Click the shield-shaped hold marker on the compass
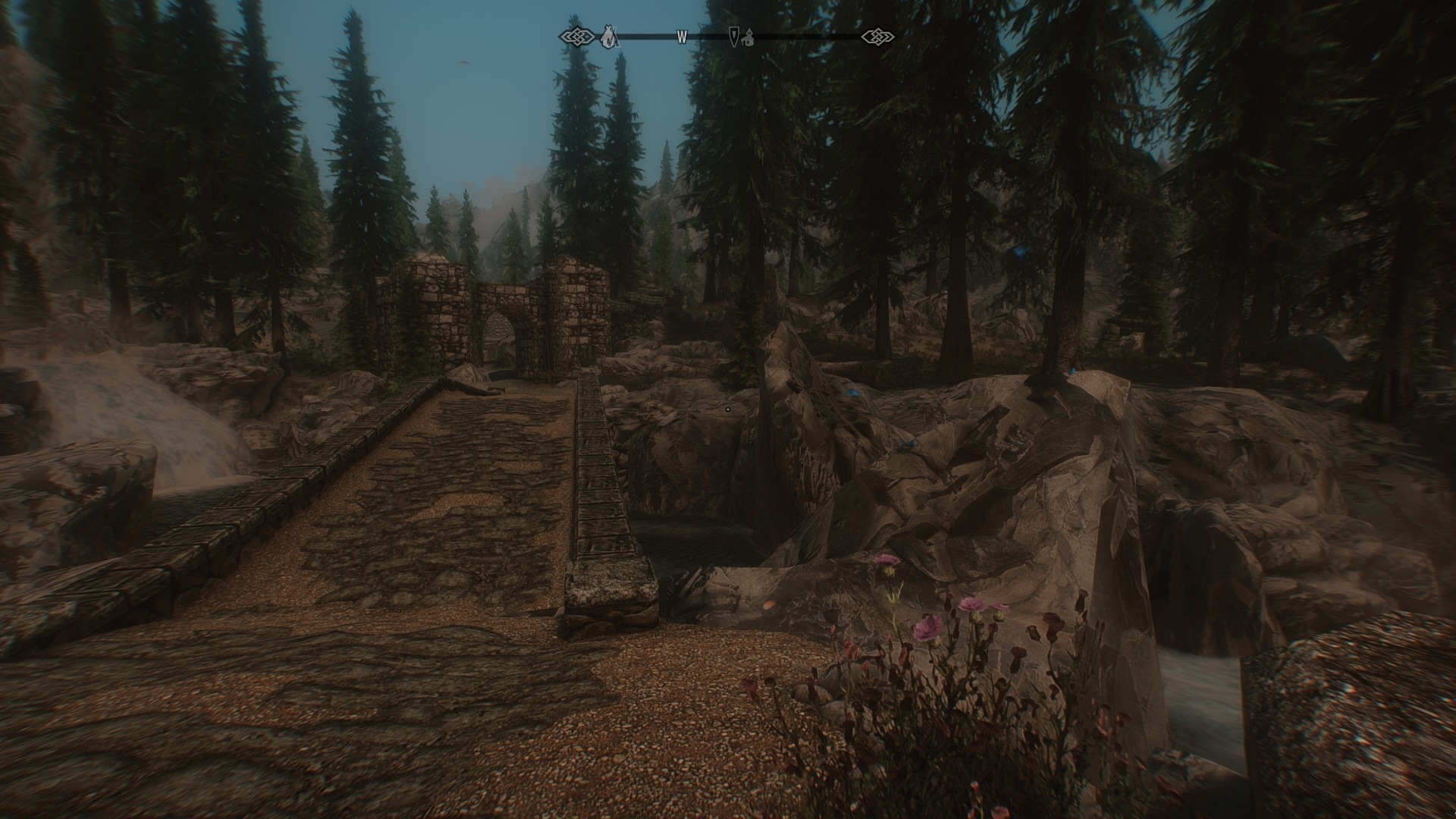1456x819 pixels. pos(733,36)
